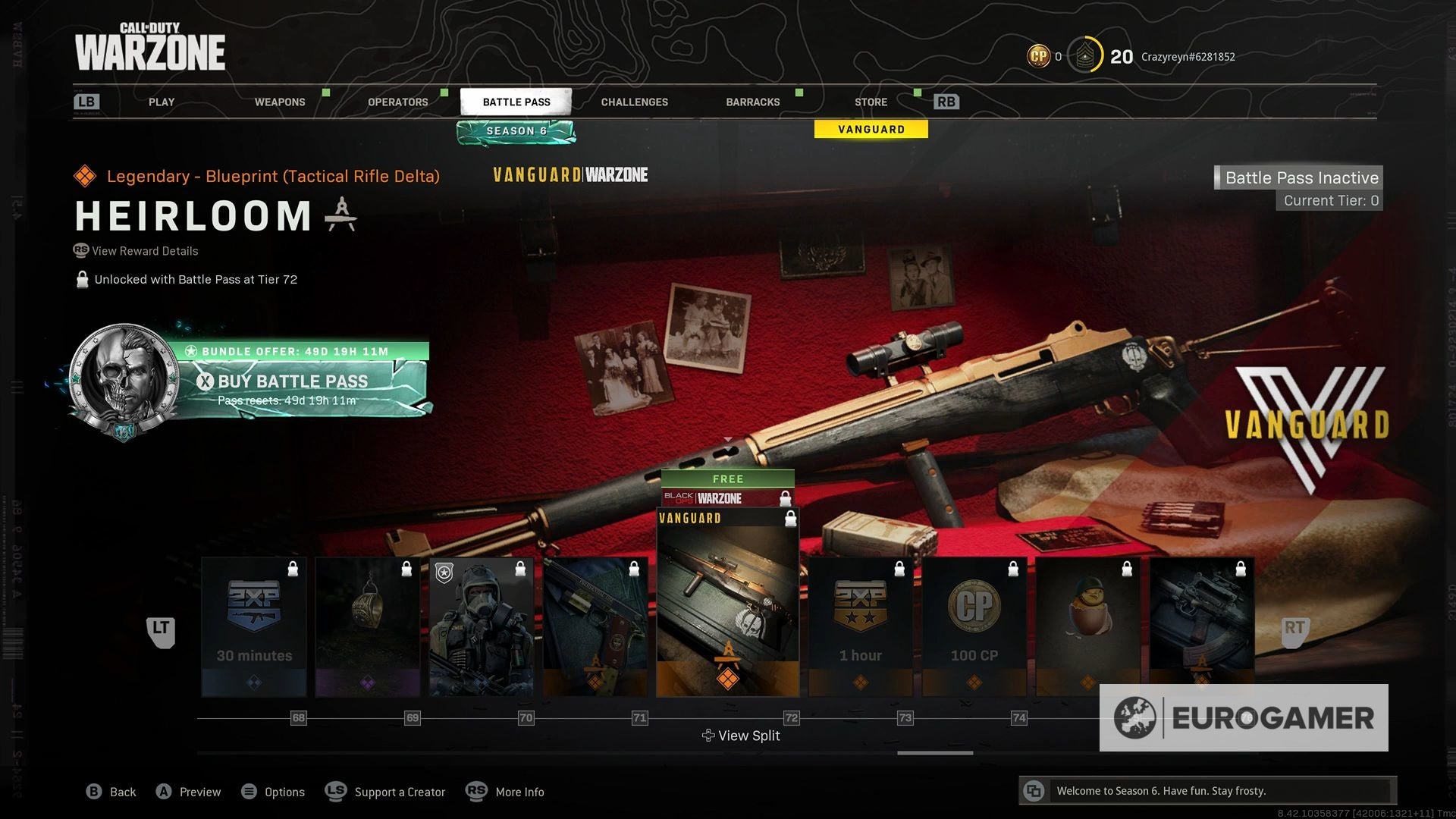The width and height of the screenshot is (1456, 819).
Task: Open the Challenges tab
Action: tap(634, 102)
